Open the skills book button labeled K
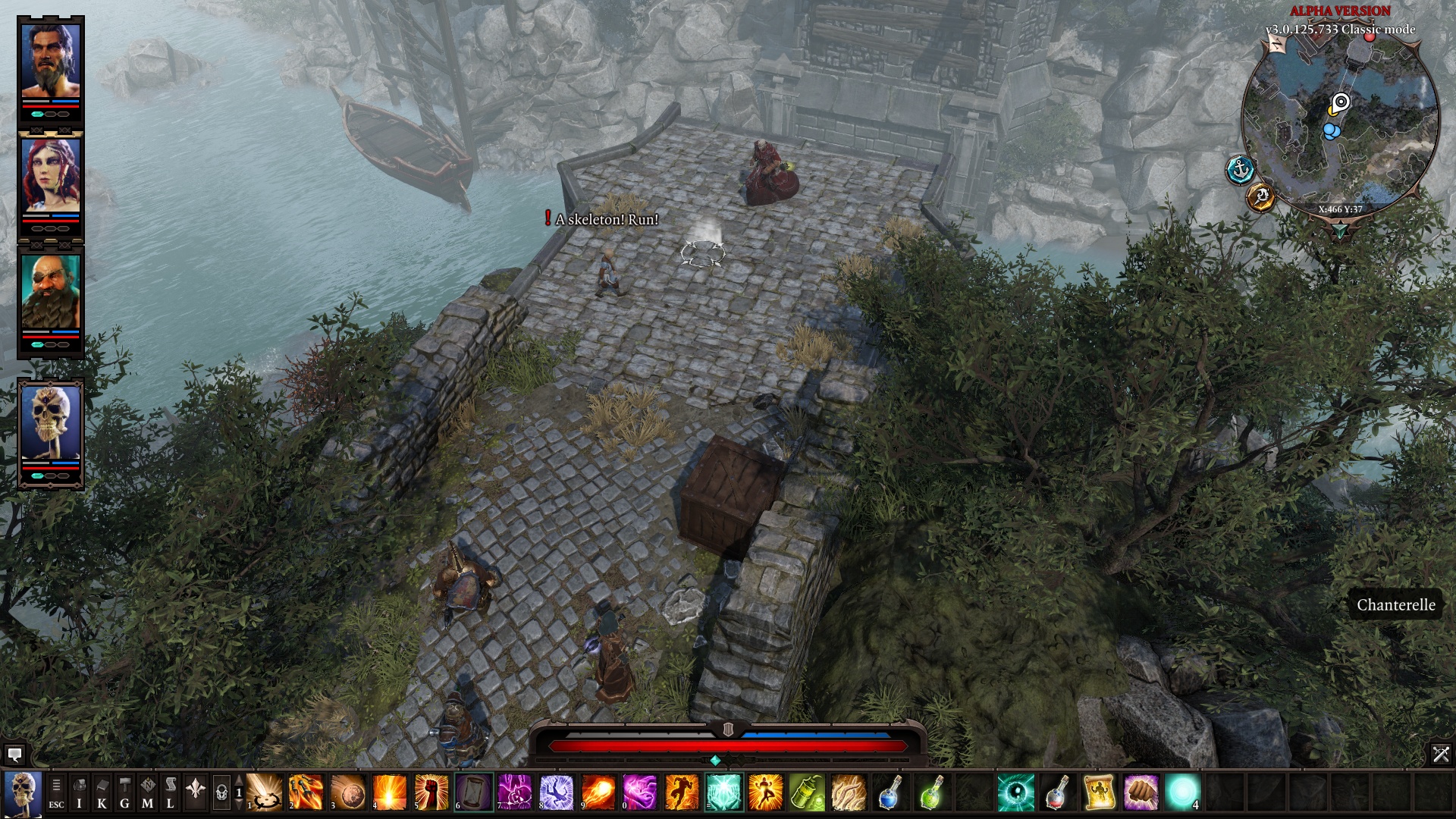 tap(102, 793)
